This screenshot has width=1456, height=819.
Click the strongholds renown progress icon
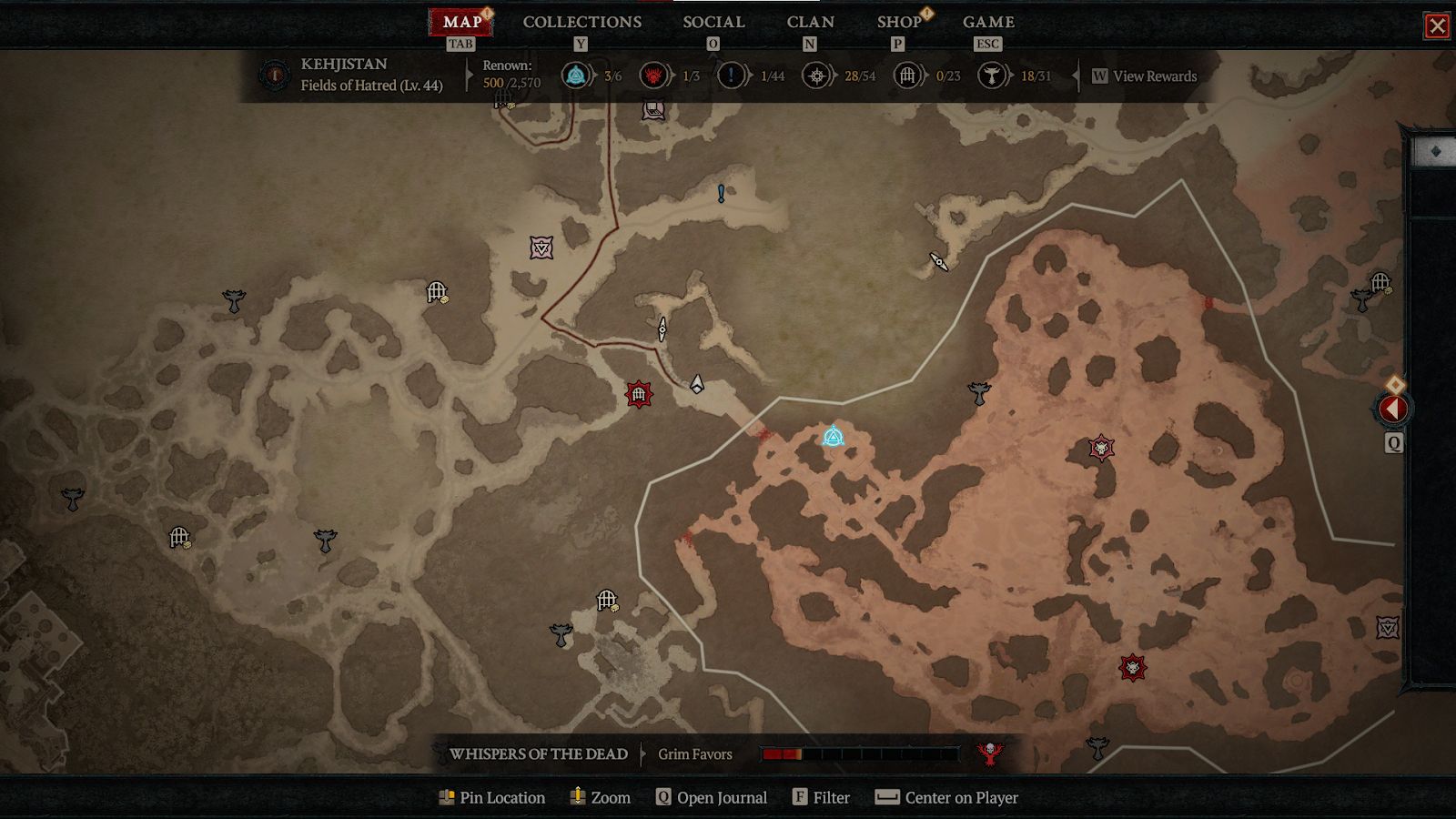(x=652, y=76)
